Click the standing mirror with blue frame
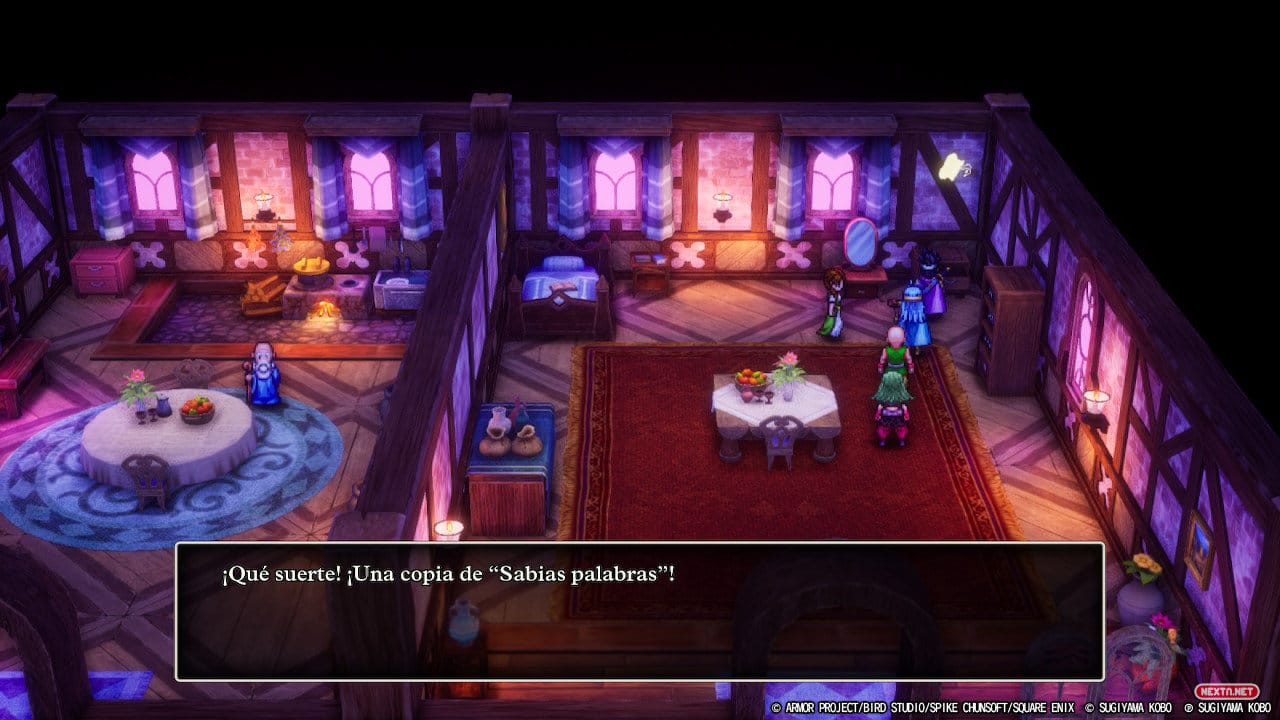The height and width of the screenshot is (720, 1280). click(859, 245)
